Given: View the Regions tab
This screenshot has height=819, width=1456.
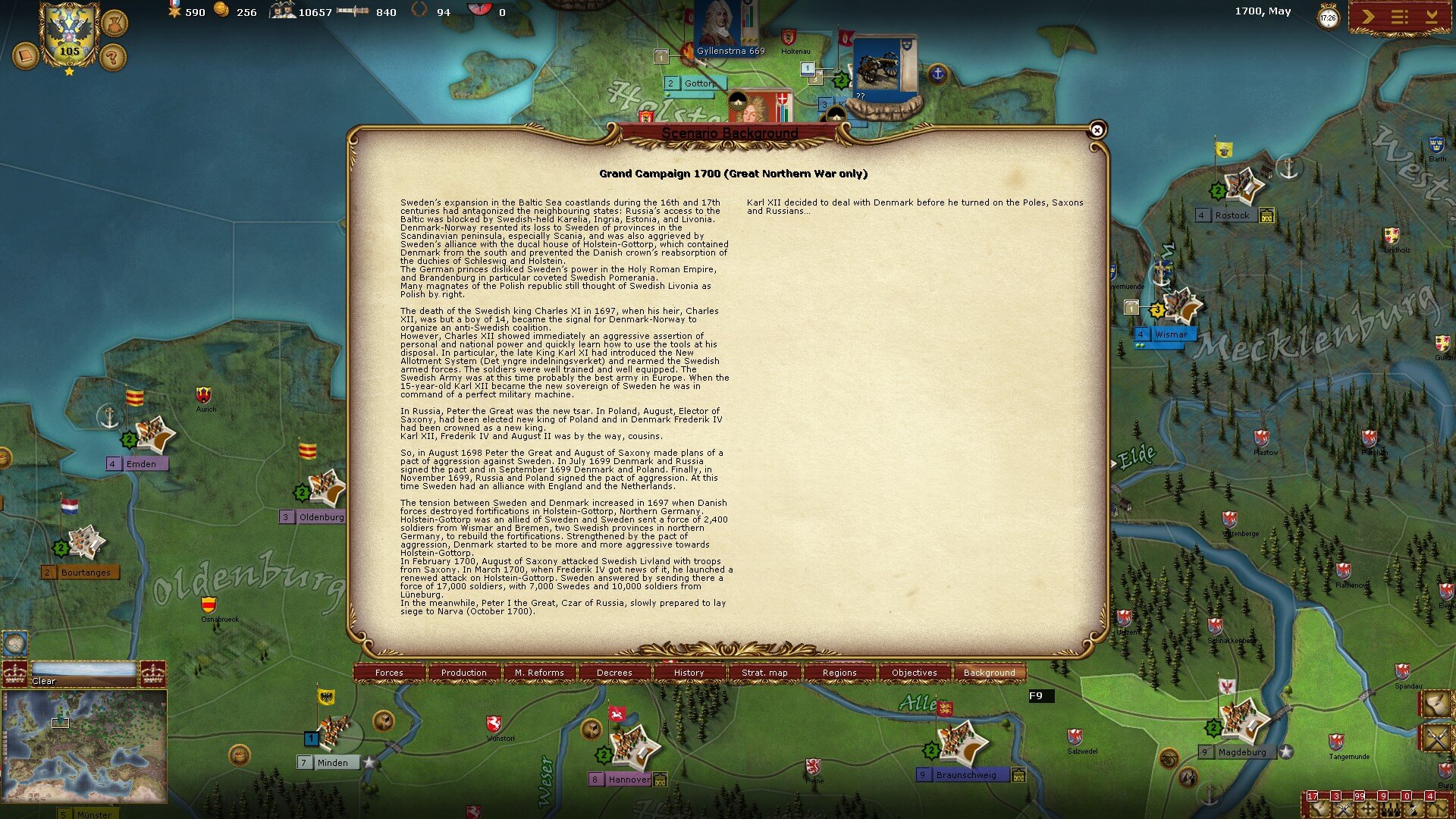Looking at the screenshot, I should click(x=839, y=673).
